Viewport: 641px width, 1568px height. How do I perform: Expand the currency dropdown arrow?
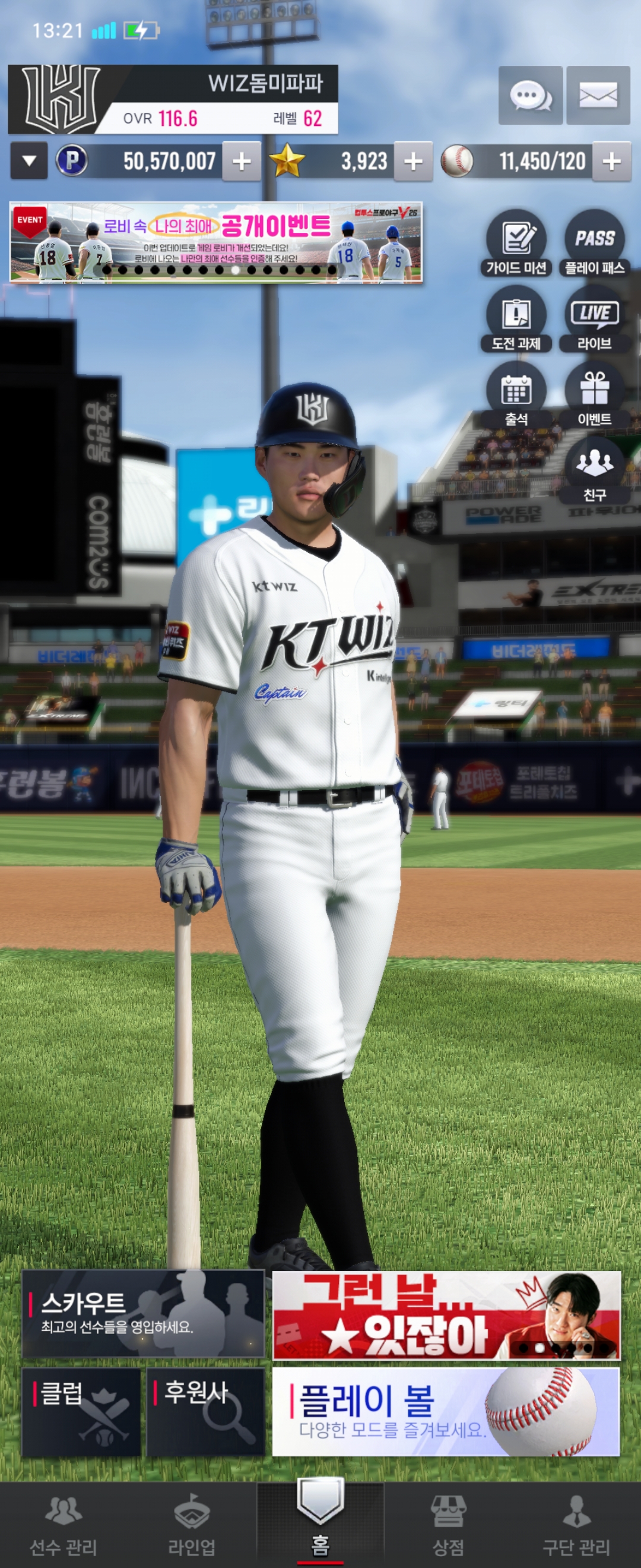tap(28, 161)
